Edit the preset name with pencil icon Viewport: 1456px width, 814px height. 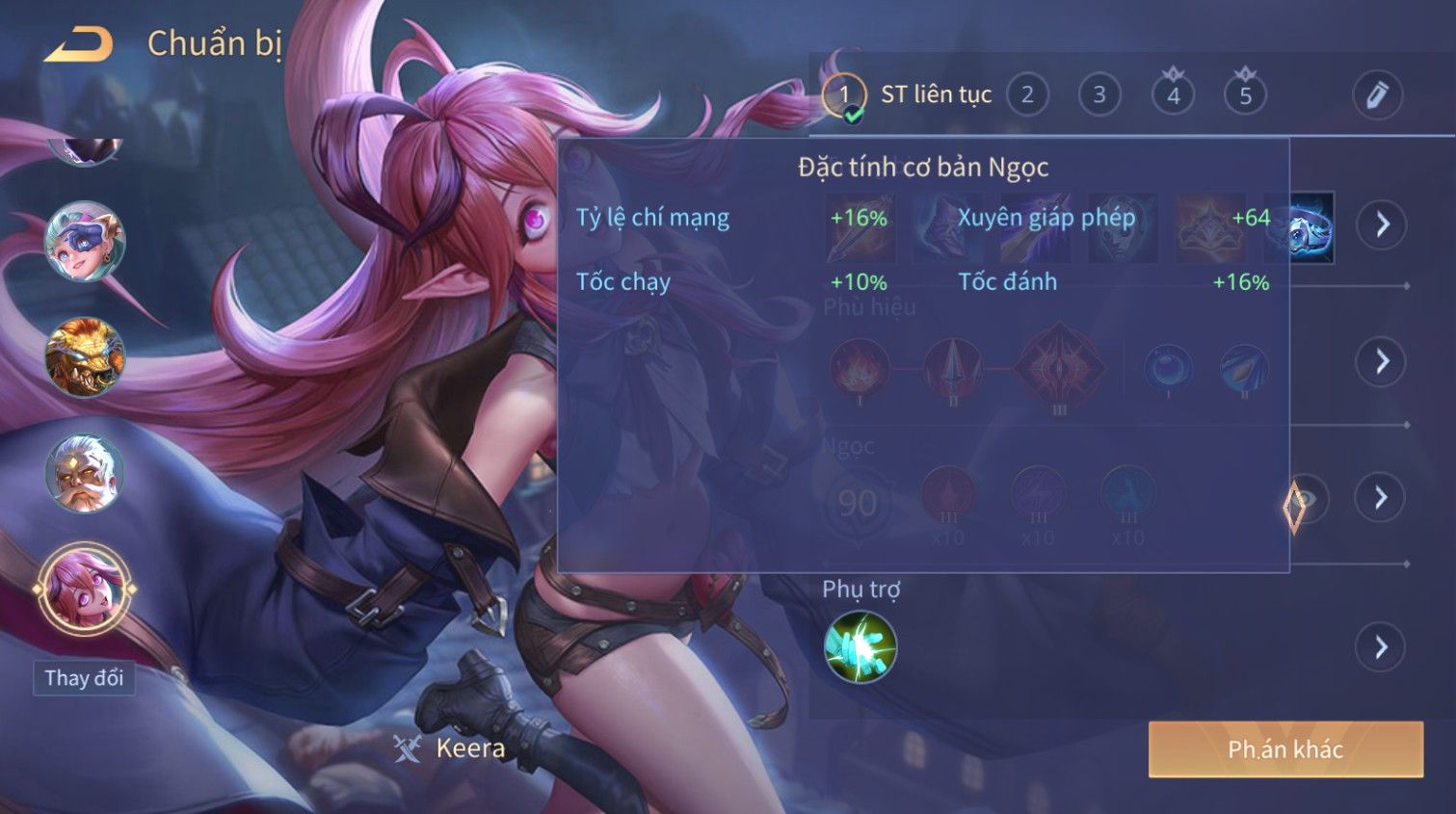[x=1377, y=95]
